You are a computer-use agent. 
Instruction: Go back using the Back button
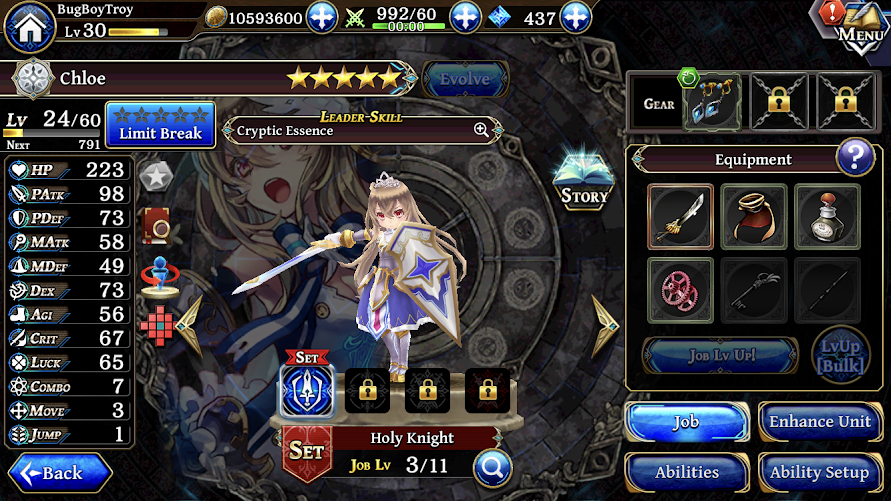click(60, 472)
